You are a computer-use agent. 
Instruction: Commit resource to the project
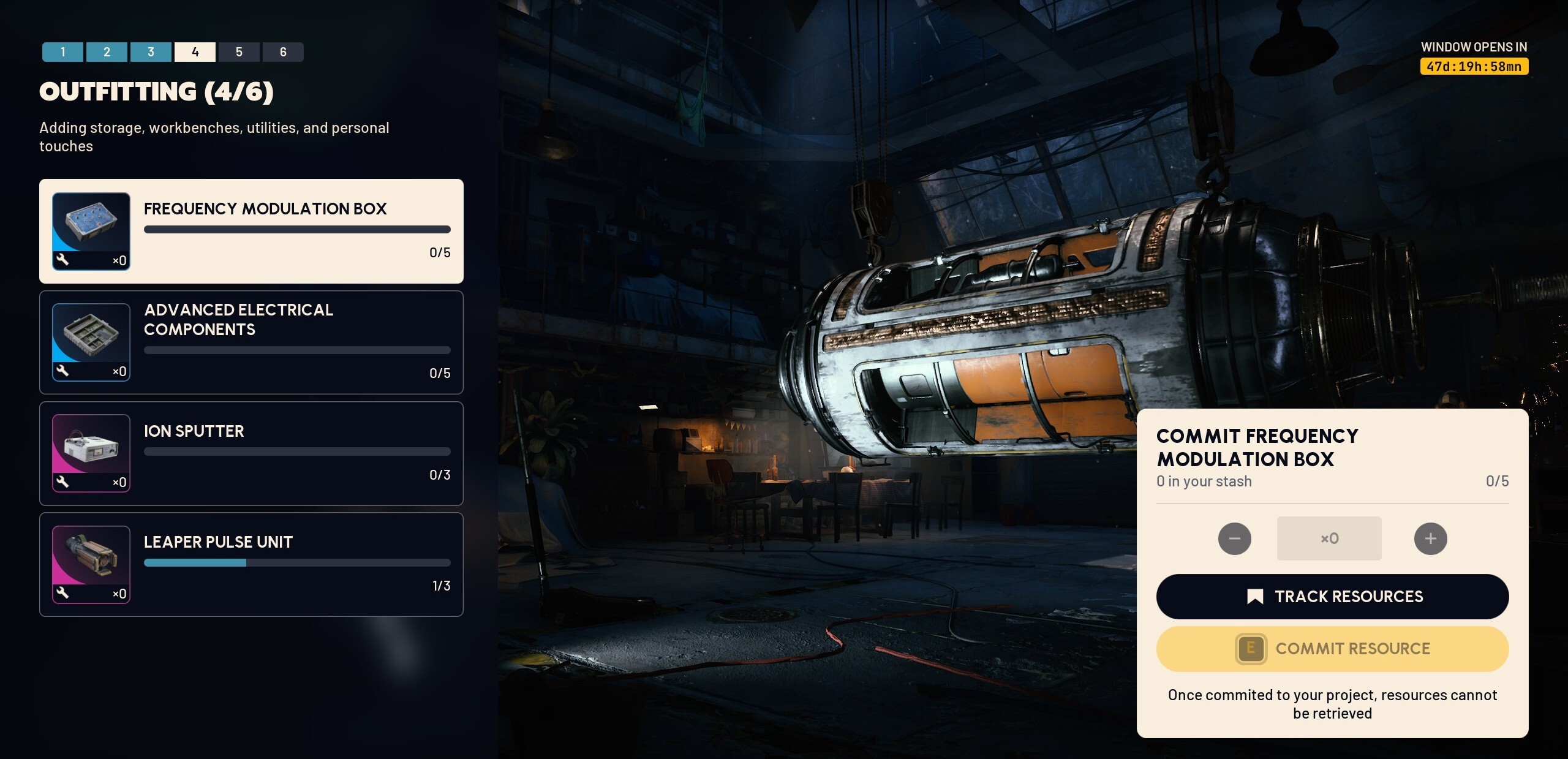[x=1332, y=649]
